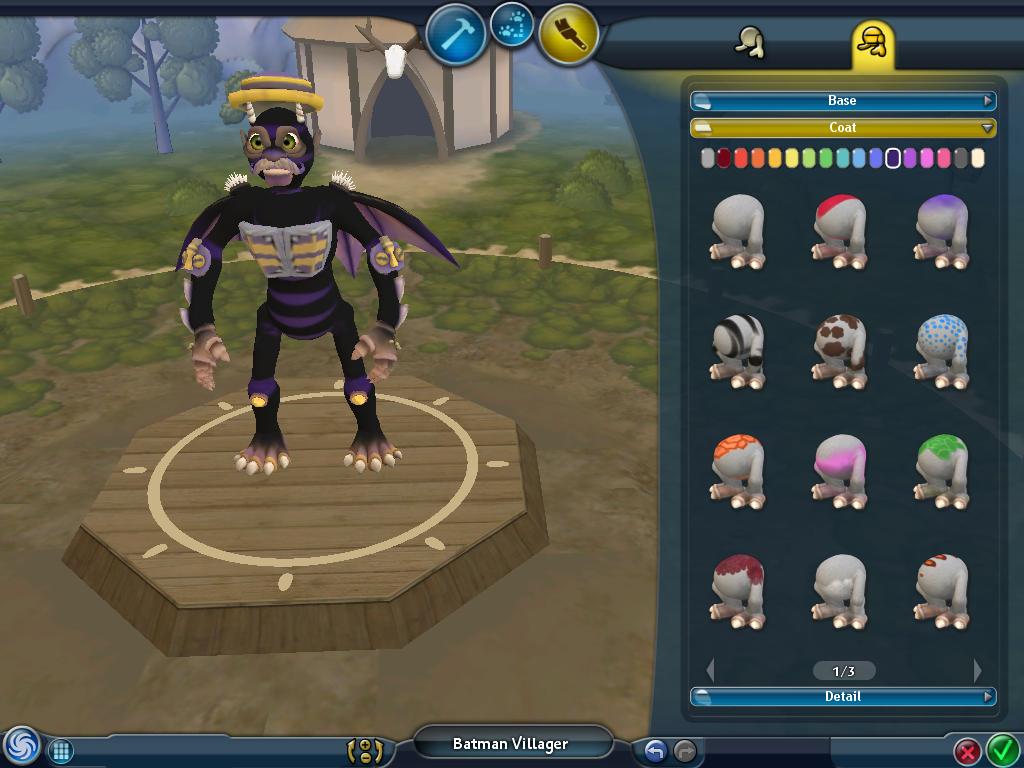Accept the outfit with green checkmark
This screenshot has width=1024, height=768.
click(1002, 748)
